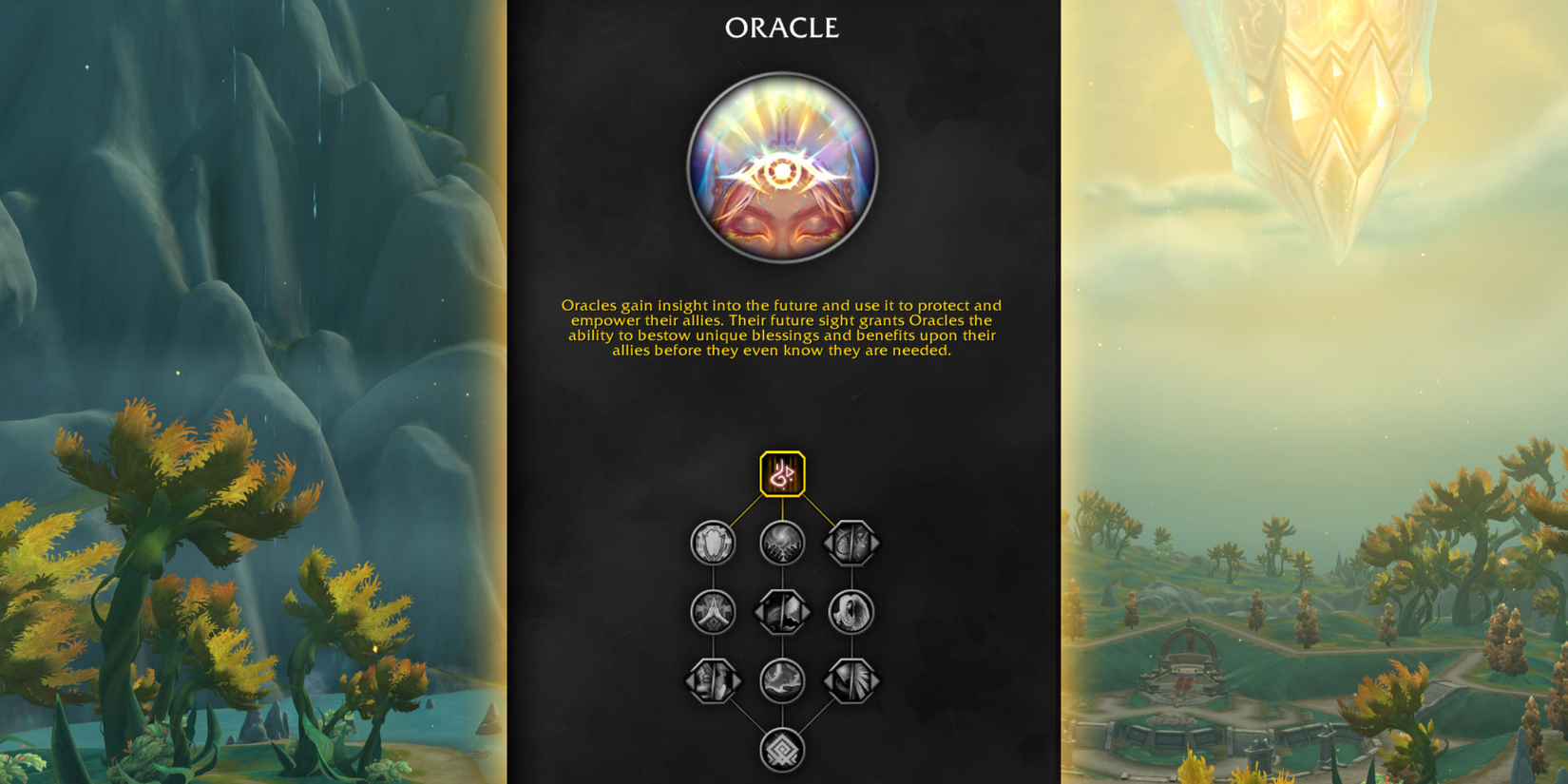Select the swirling vortex talent in the bottom row
Screen dimensions: 1568x784
point(782,679)
